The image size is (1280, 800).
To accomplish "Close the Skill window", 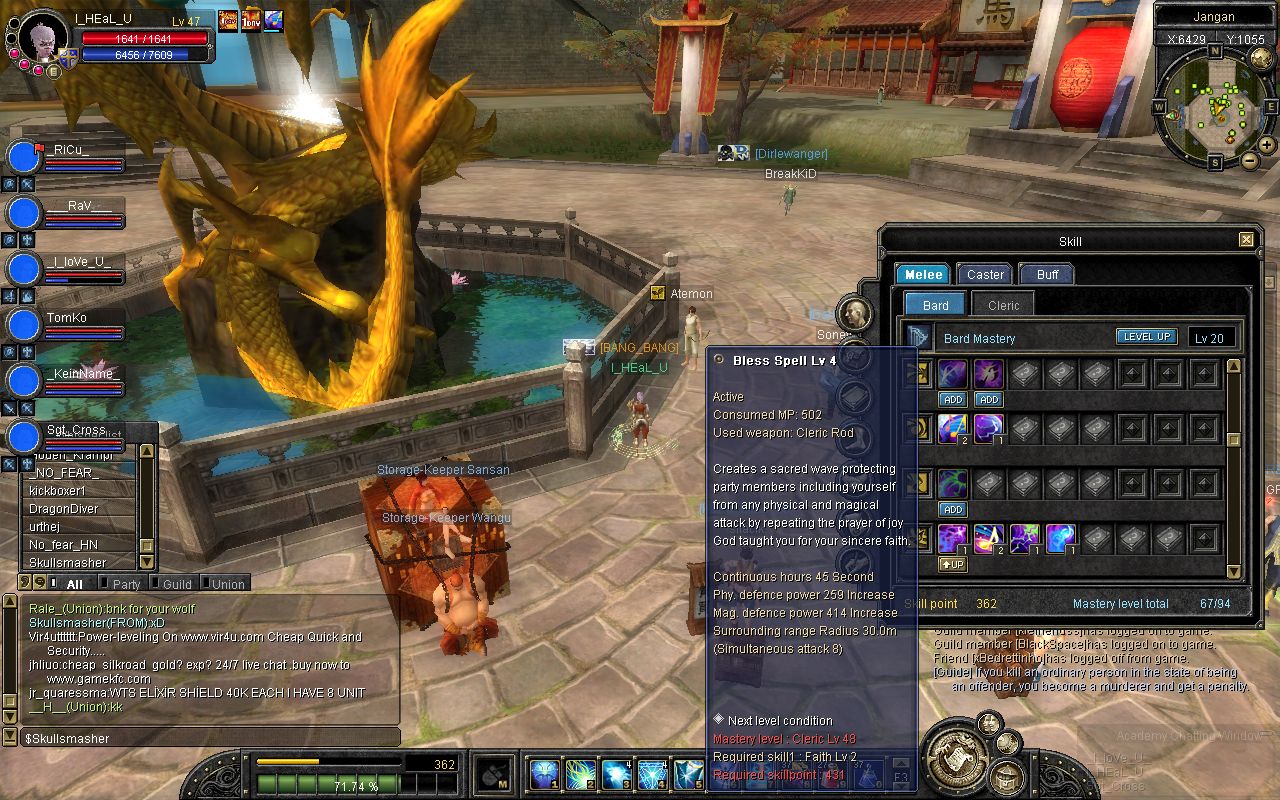I will [x=1246, y=240].
